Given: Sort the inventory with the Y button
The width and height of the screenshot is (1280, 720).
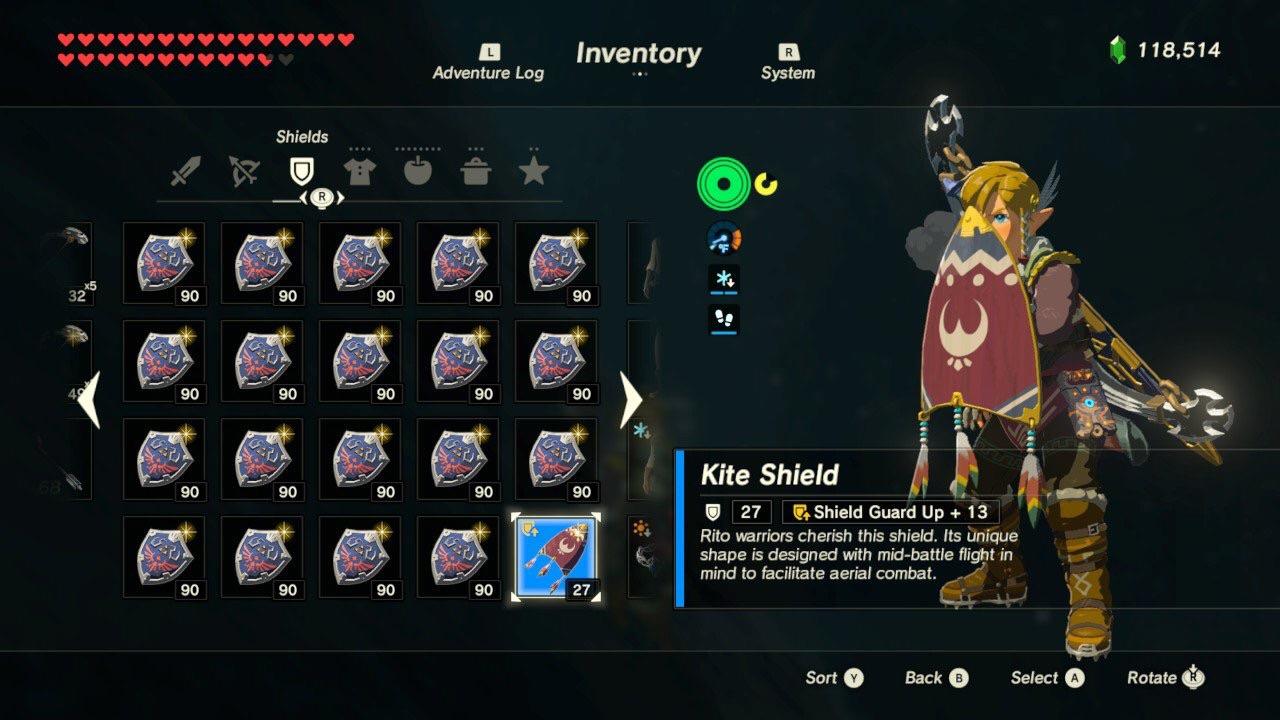Looking at the screenshot, I should tap(832, 677).
